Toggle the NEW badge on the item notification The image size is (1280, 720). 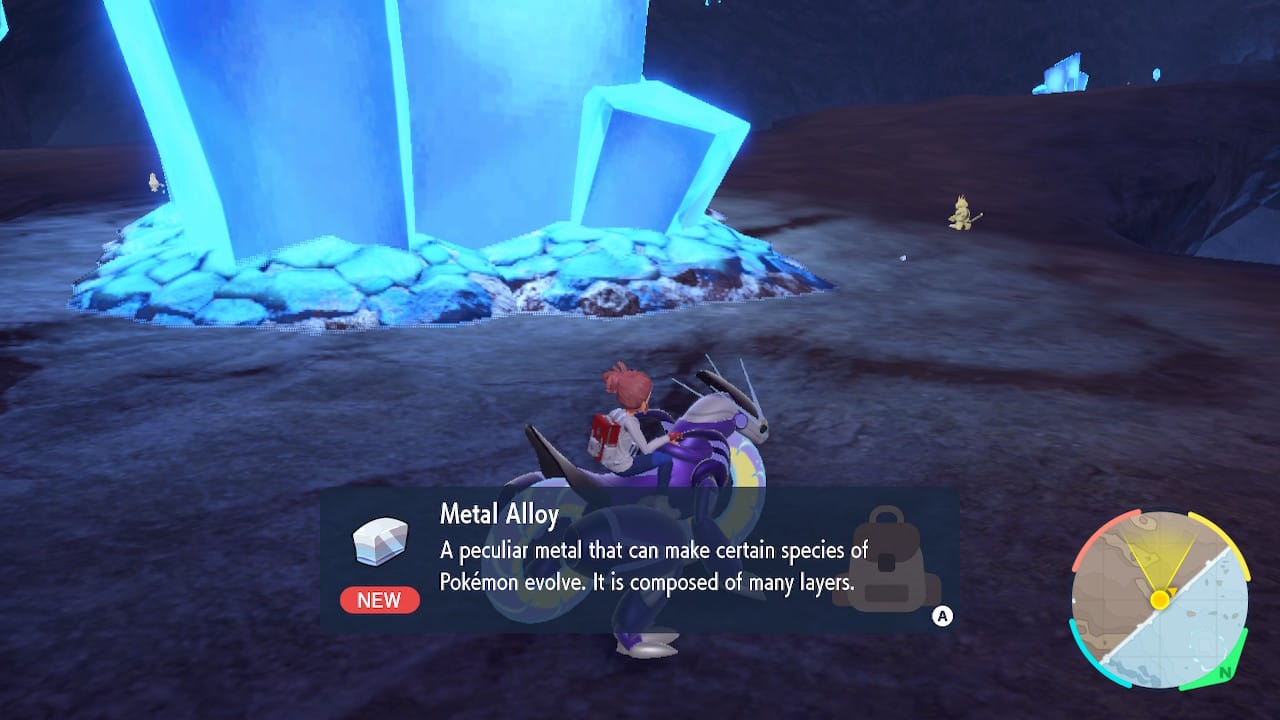pyautogui.click(x=378, y=600)
